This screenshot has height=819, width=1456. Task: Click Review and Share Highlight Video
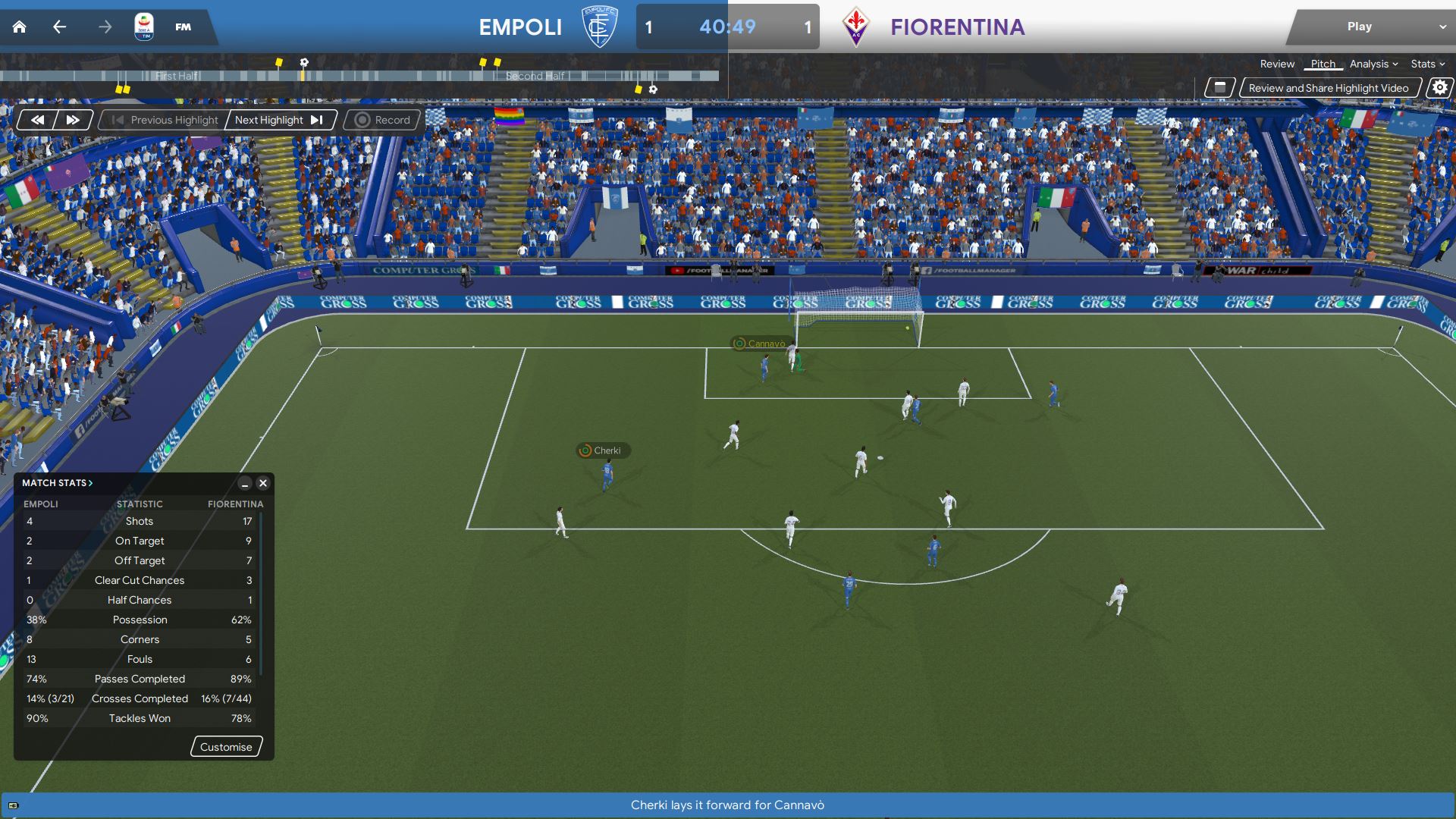[x=1328, y=88]
